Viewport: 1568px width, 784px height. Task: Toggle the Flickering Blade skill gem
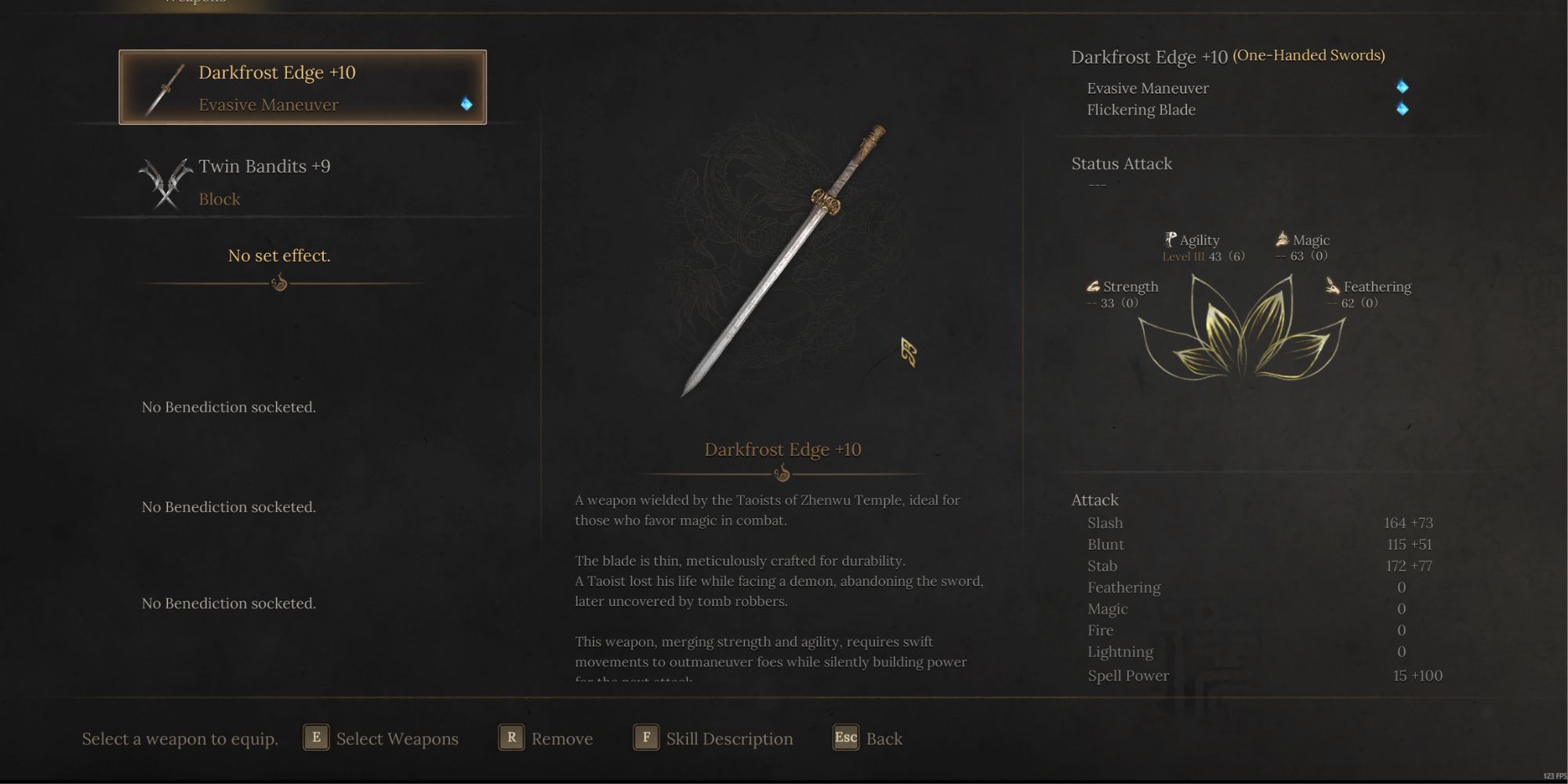point(1403,110)
